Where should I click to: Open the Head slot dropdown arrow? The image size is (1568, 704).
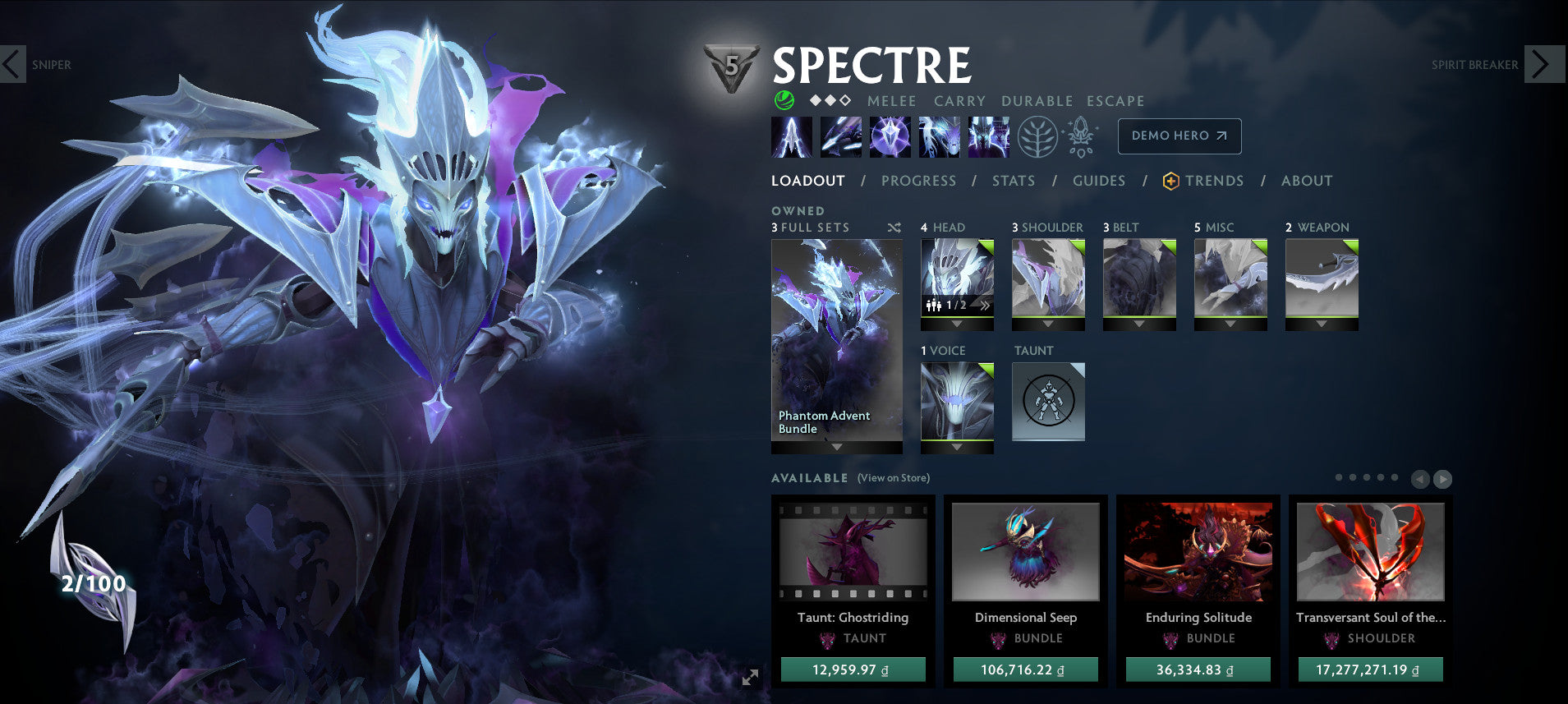[x=957, y=325]
